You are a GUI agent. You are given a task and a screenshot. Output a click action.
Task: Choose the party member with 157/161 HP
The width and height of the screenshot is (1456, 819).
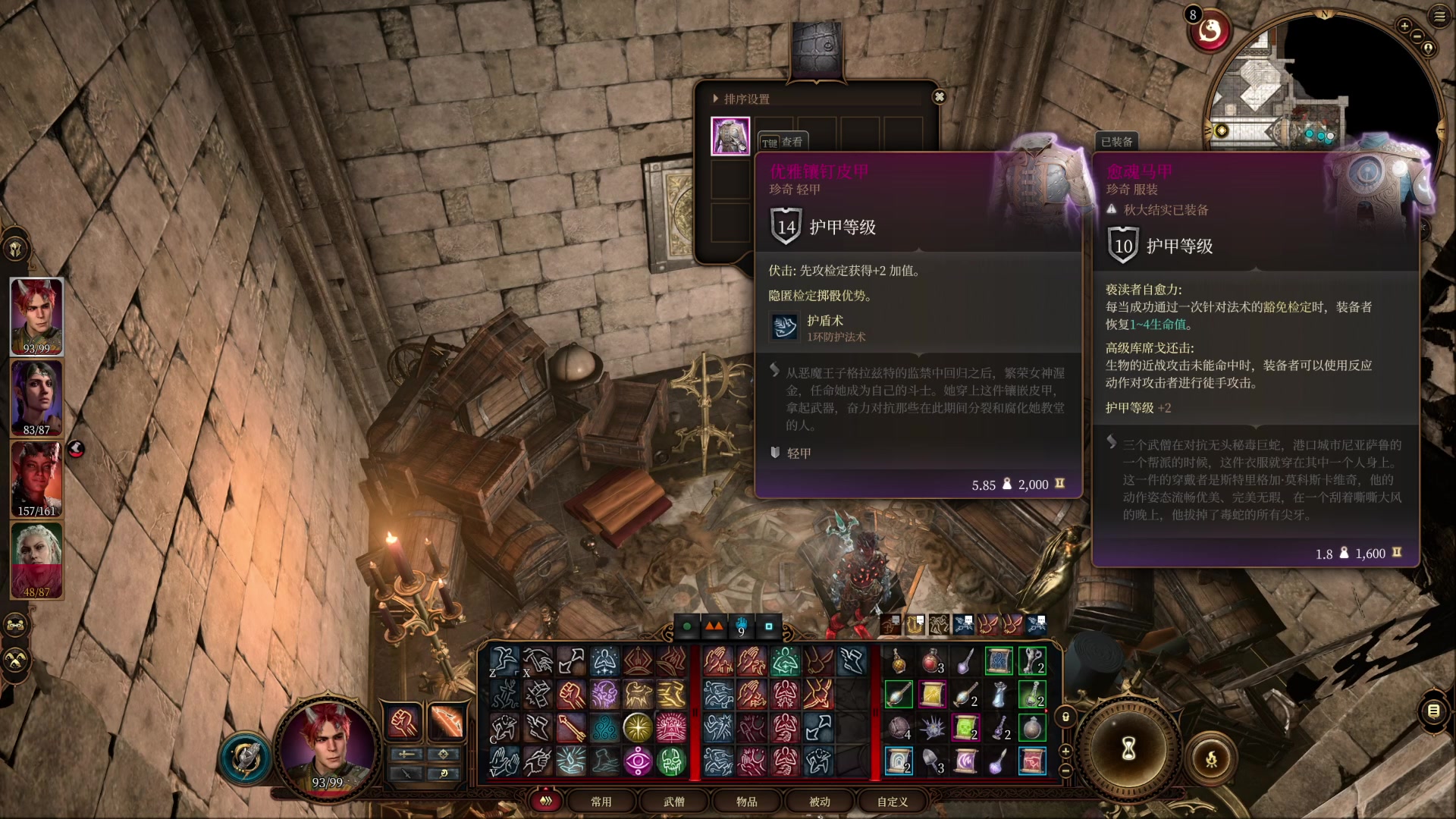36,479
